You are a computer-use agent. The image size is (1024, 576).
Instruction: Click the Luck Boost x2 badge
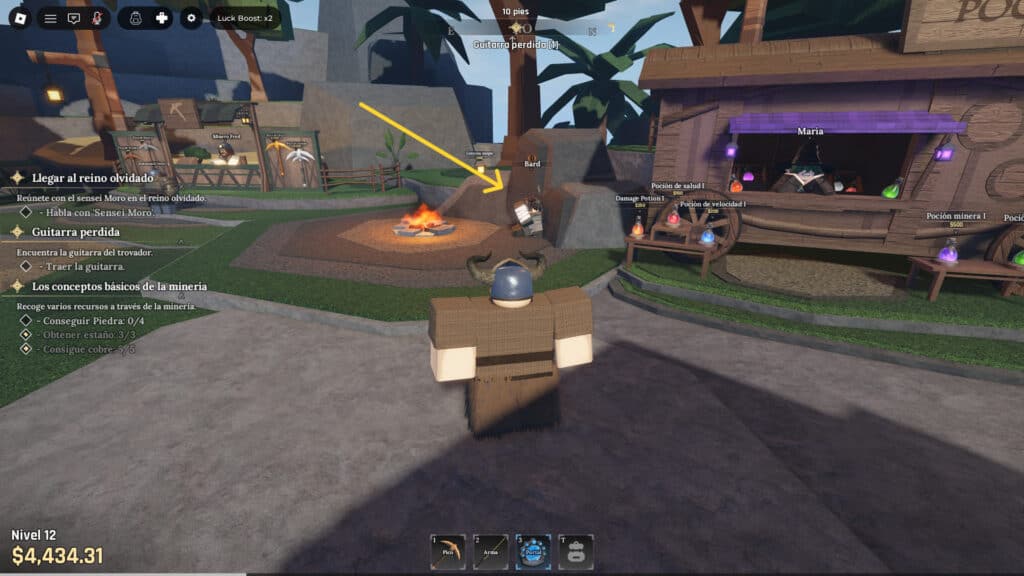[x=245, y=18]
